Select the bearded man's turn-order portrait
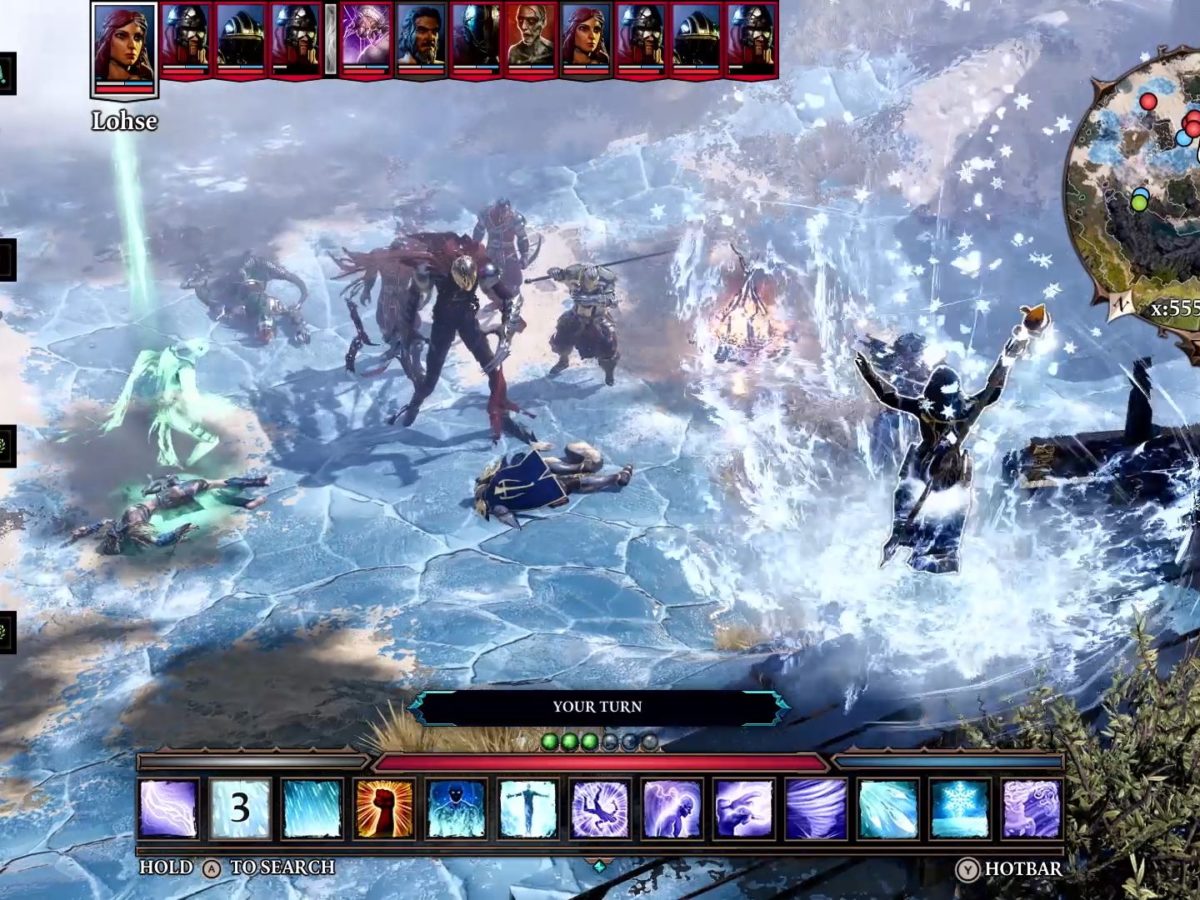This screenshot has height=900, width=1200. click(421, 38)
